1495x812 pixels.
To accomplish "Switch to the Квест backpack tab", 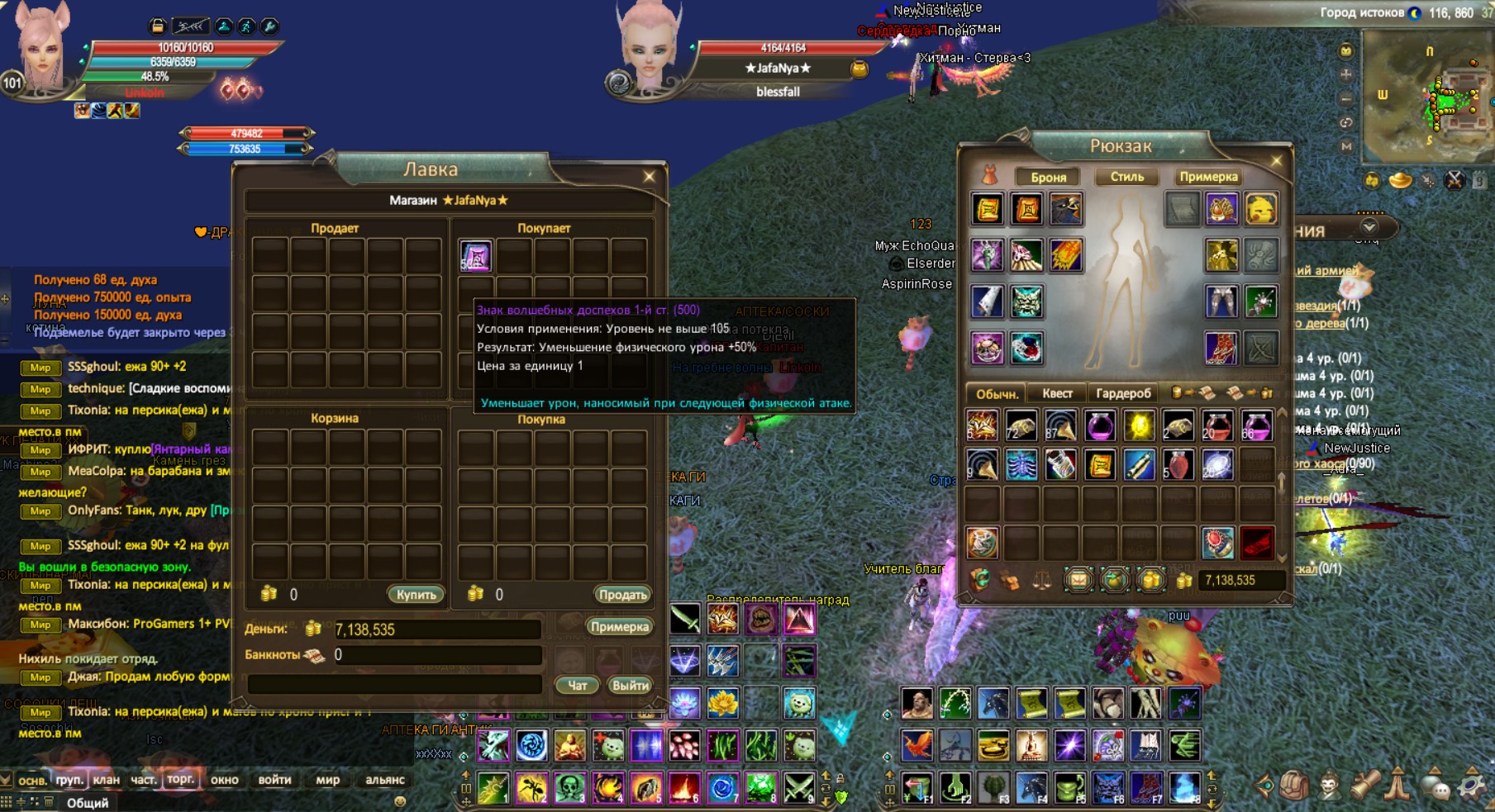I will pyautogui.click(x=1058, y=392).
